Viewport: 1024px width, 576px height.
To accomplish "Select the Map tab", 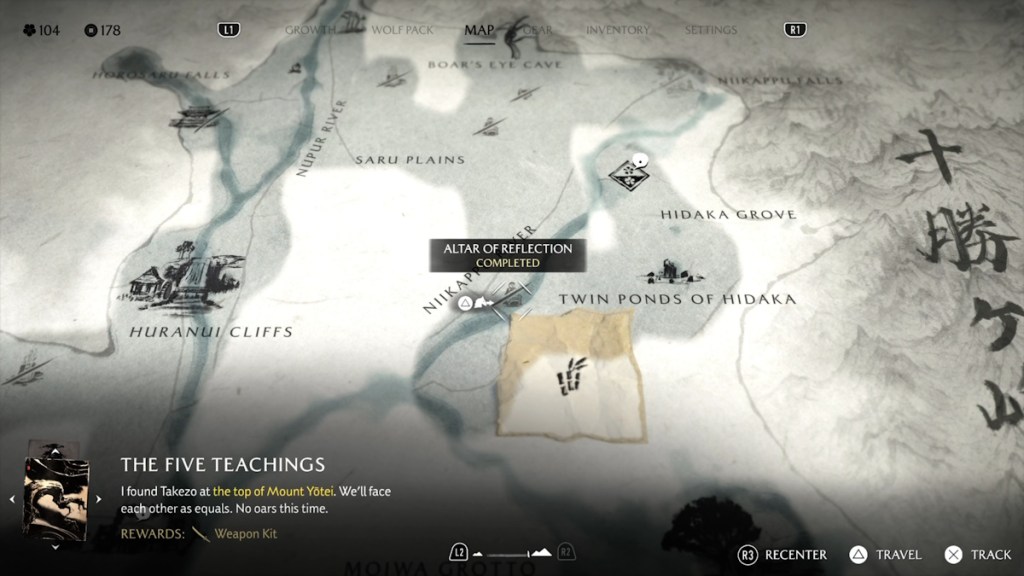I will click(x=480, y=30).
